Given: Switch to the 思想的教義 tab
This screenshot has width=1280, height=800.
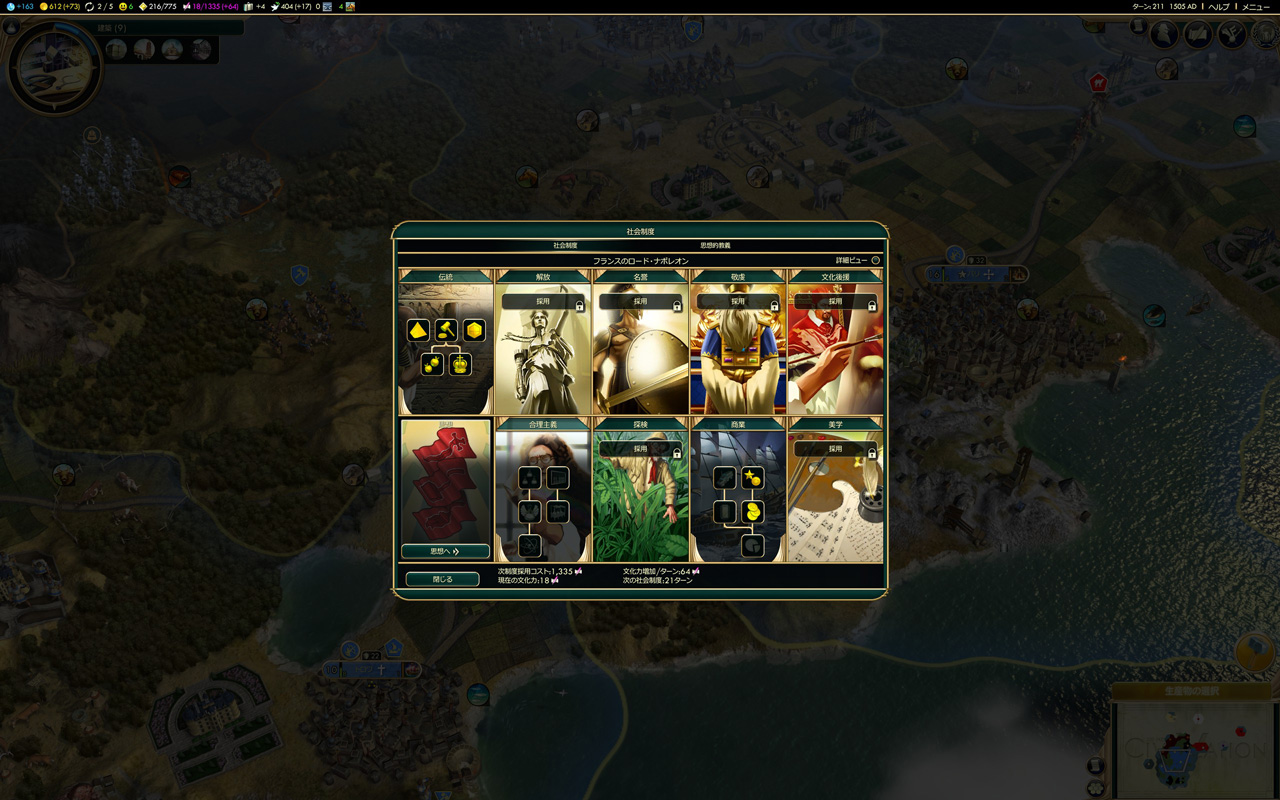Looking at the screenshot, I should (x=715, y=245).
